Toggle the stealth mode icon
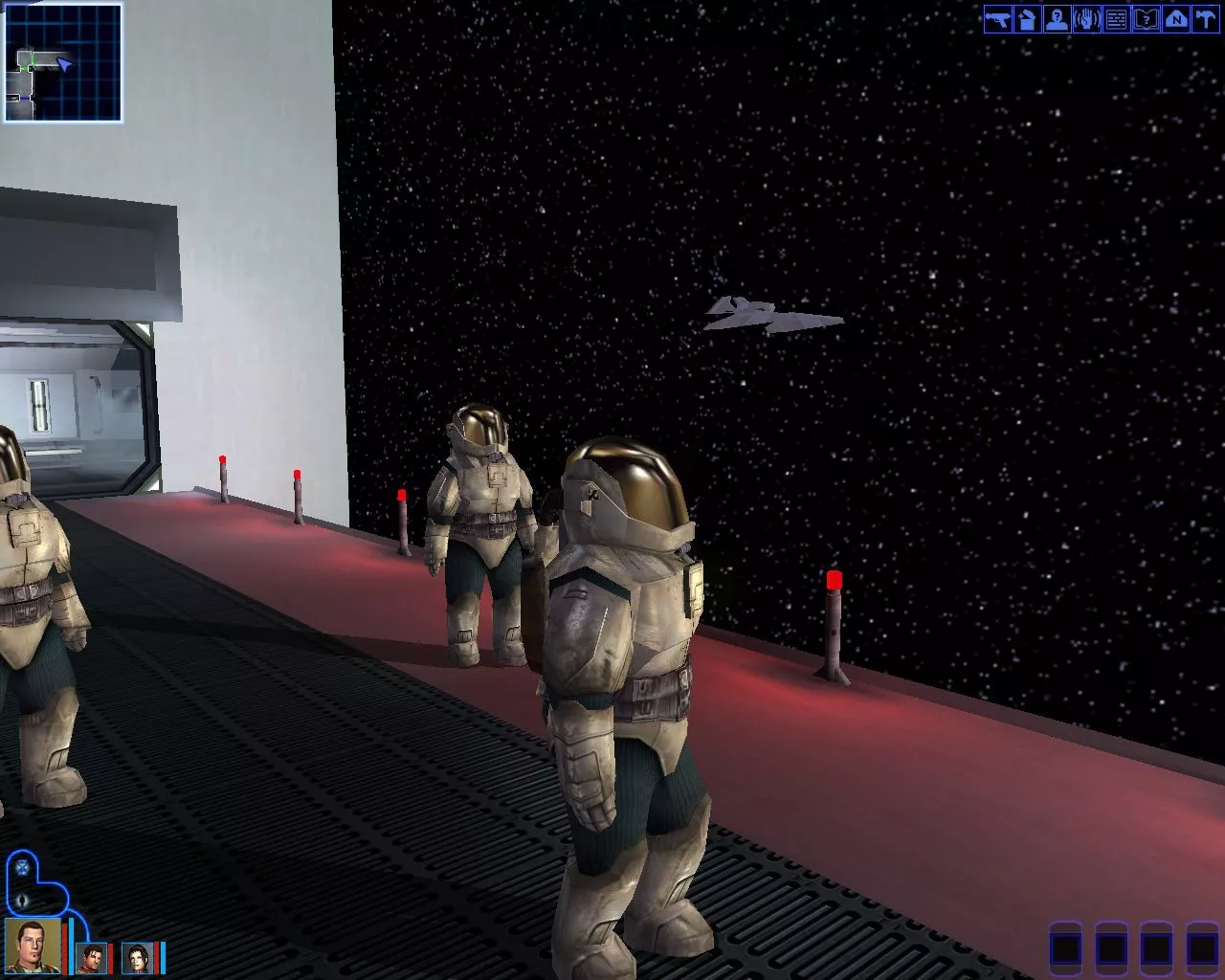Screen dimensions: 1225x980 (x=23, y=901)
